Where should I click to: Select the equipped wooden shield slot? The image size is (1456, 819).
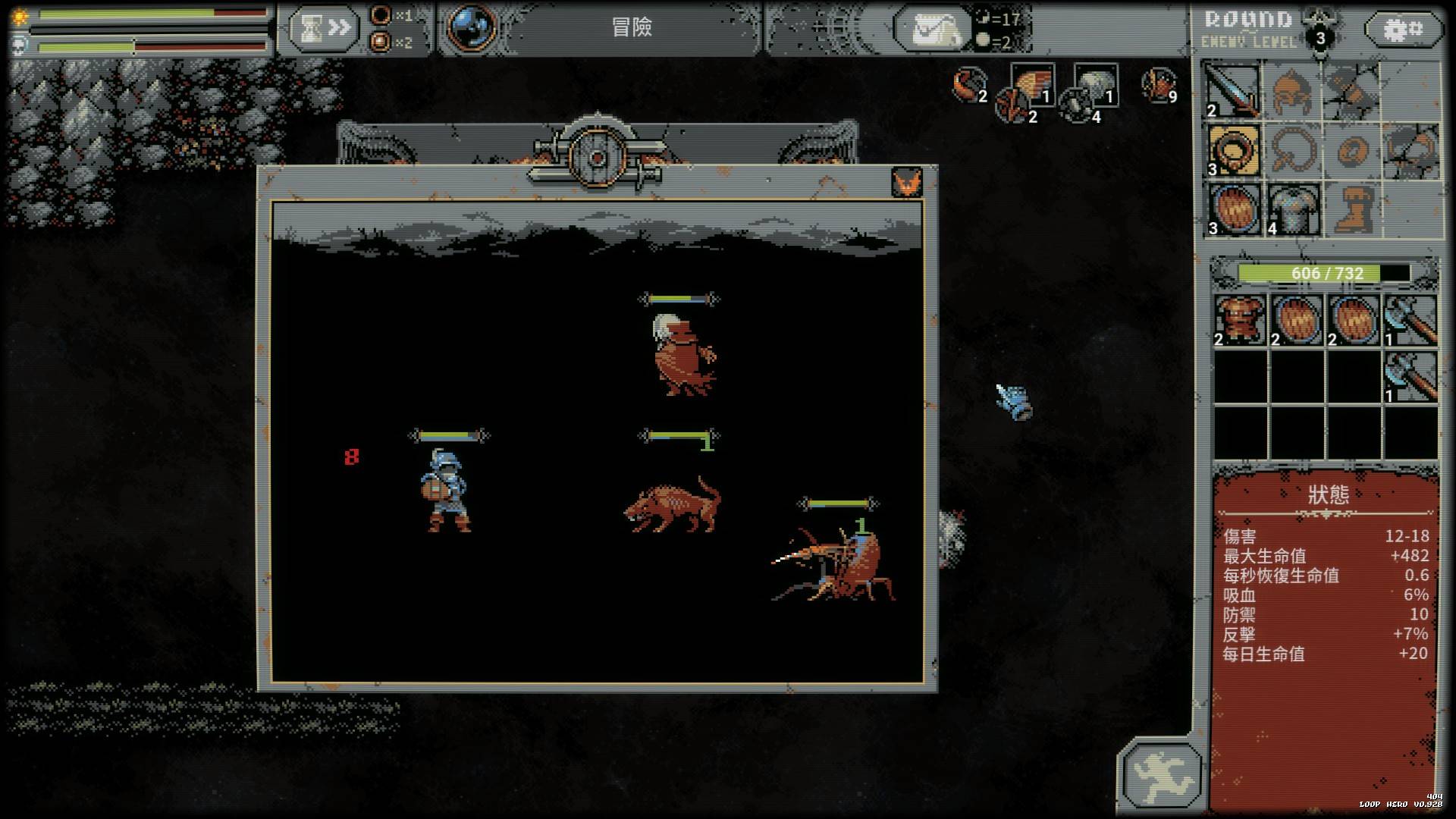click(x=1233, y=209)
